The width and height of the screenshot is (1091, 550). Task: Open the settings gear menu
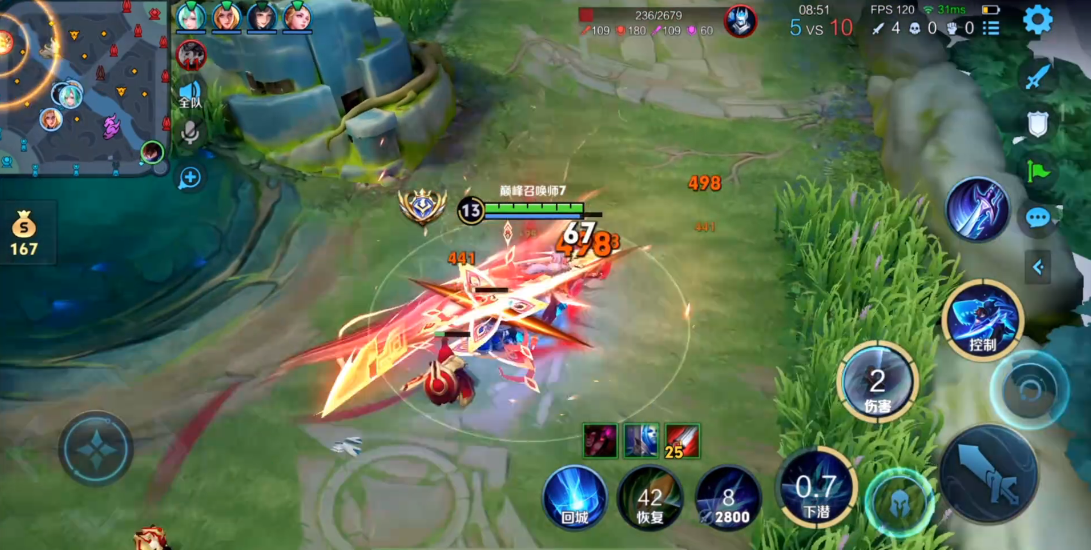(1037, 20)
